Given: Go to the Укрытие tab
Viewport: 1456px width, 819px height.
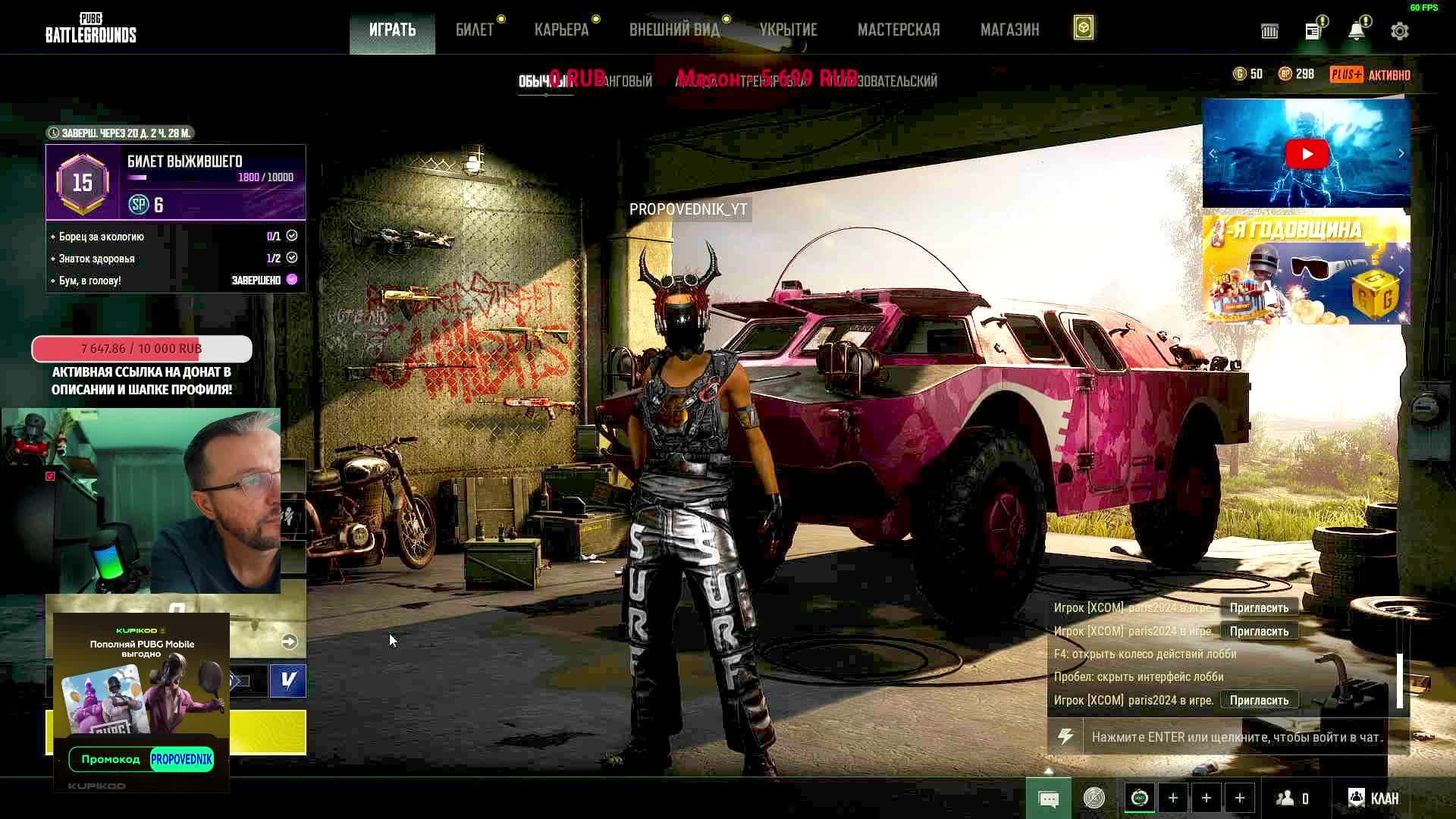Looking at the screenshot, I should pos(788,30).
